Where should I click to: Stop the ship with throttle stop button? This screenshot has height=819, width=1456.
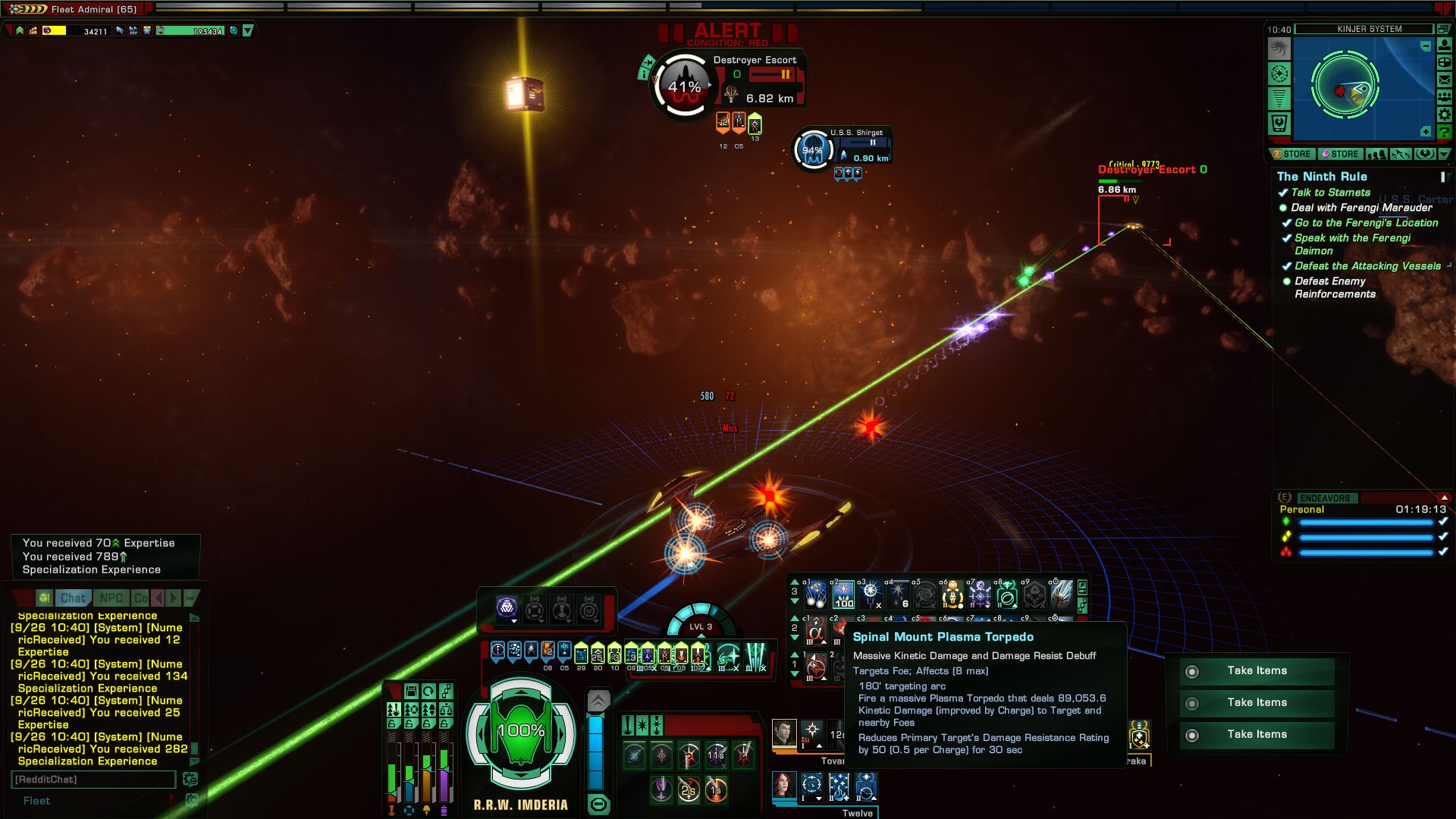[598, 805]
